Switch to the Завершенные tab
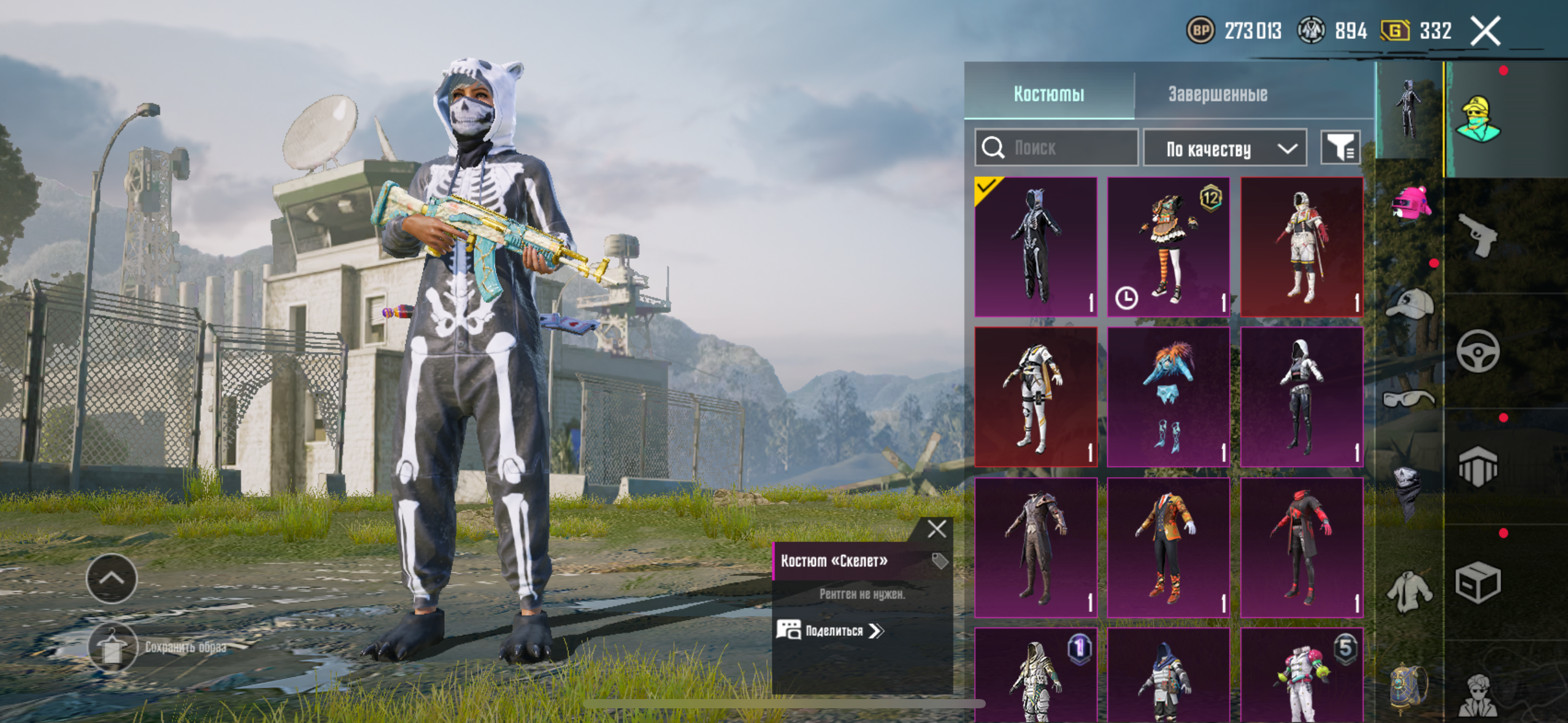The image size is (1568, 723). click(1217, 94)
